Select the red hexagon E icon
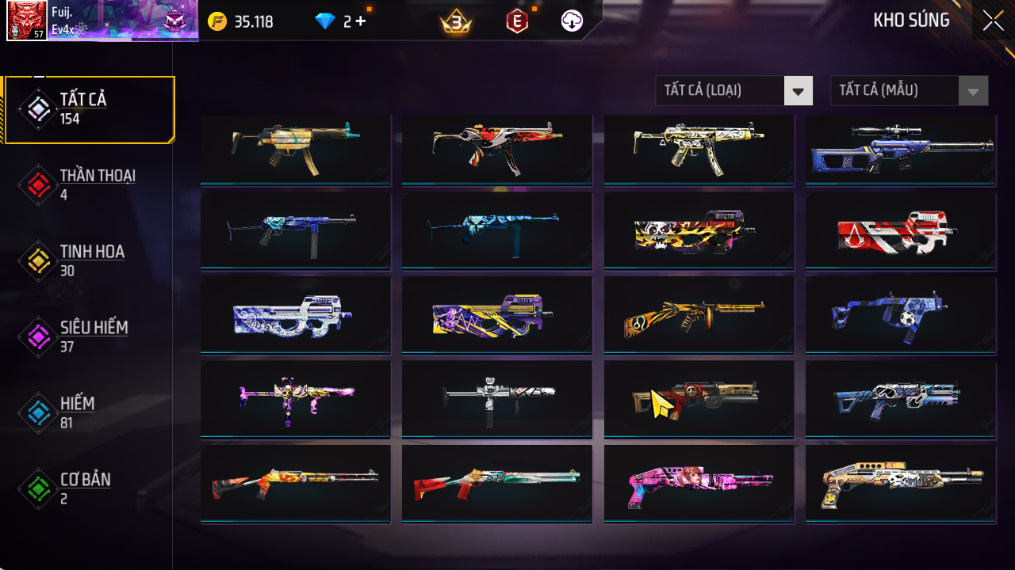The image size is (1015, 570). pyautogui.click(x=516, y=21)
